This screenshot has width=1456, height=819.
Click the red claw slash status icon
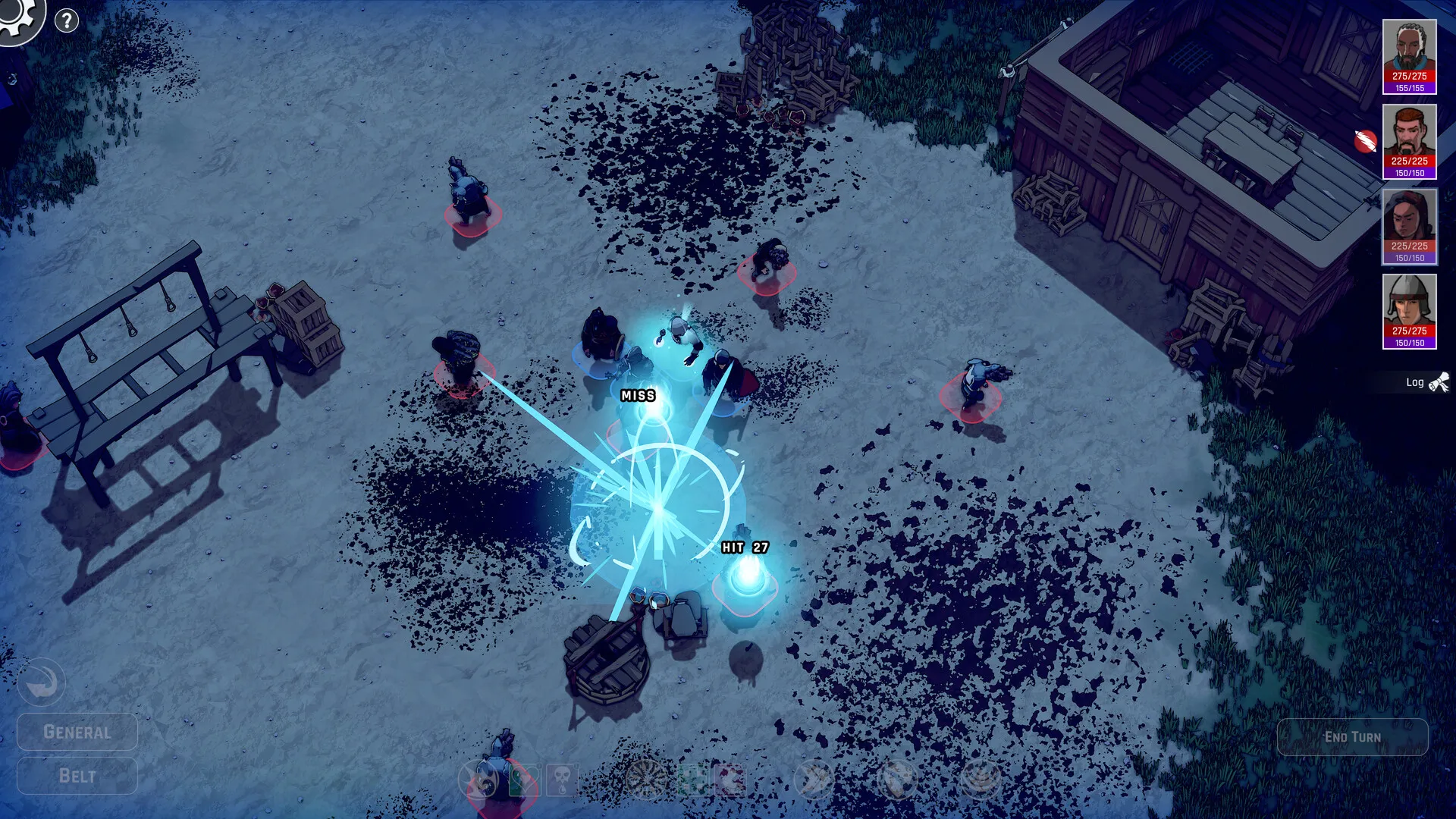1365,141
